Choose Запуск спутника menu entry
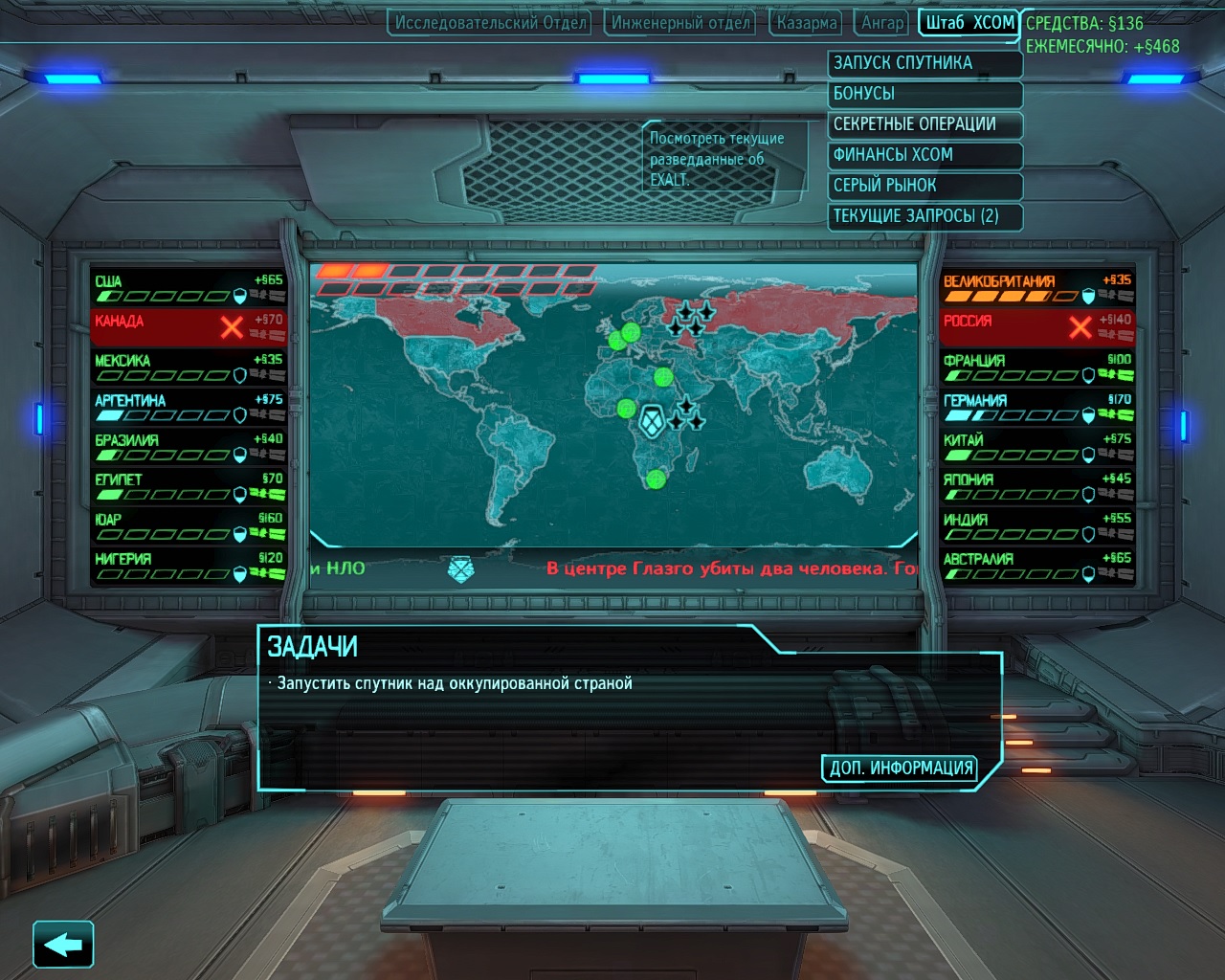Viewport: 1225px width, 980px height. [x=924, y=63]
